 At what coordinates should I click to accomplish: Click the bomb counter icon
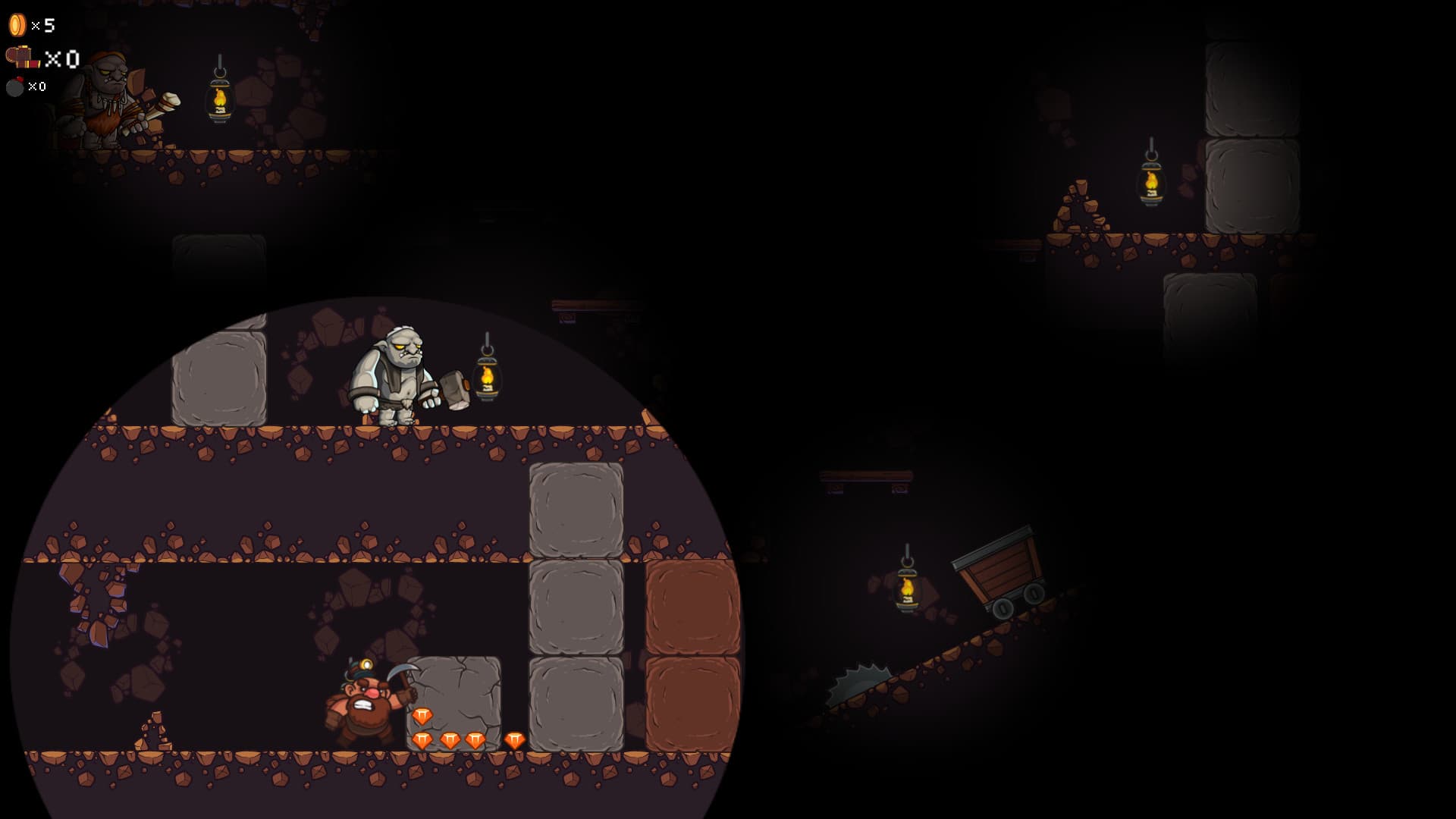tap(15, 86)
